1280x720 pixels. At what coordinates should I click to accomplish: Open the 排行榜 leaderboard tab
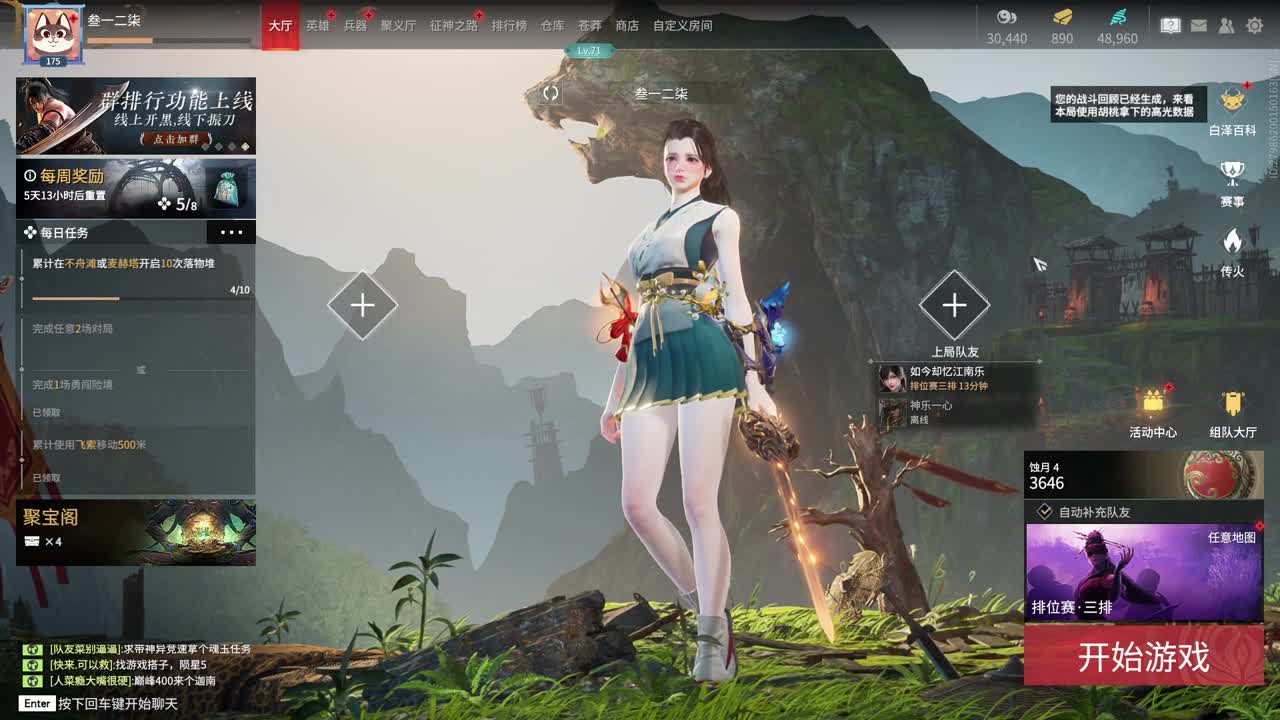click(x=508, y=25)
